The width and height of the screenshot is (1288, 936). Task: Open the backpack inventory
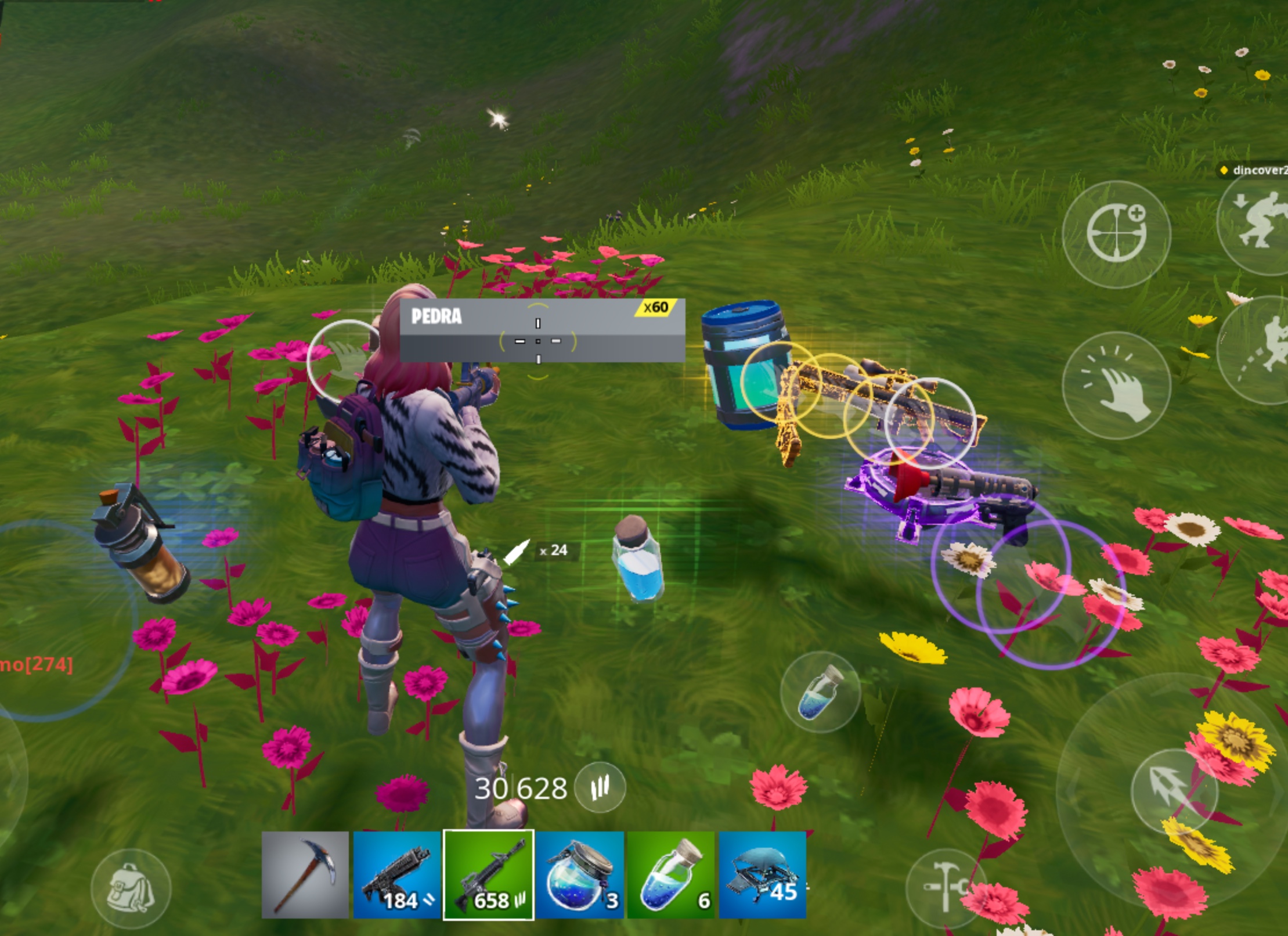[x=131, y=888]
